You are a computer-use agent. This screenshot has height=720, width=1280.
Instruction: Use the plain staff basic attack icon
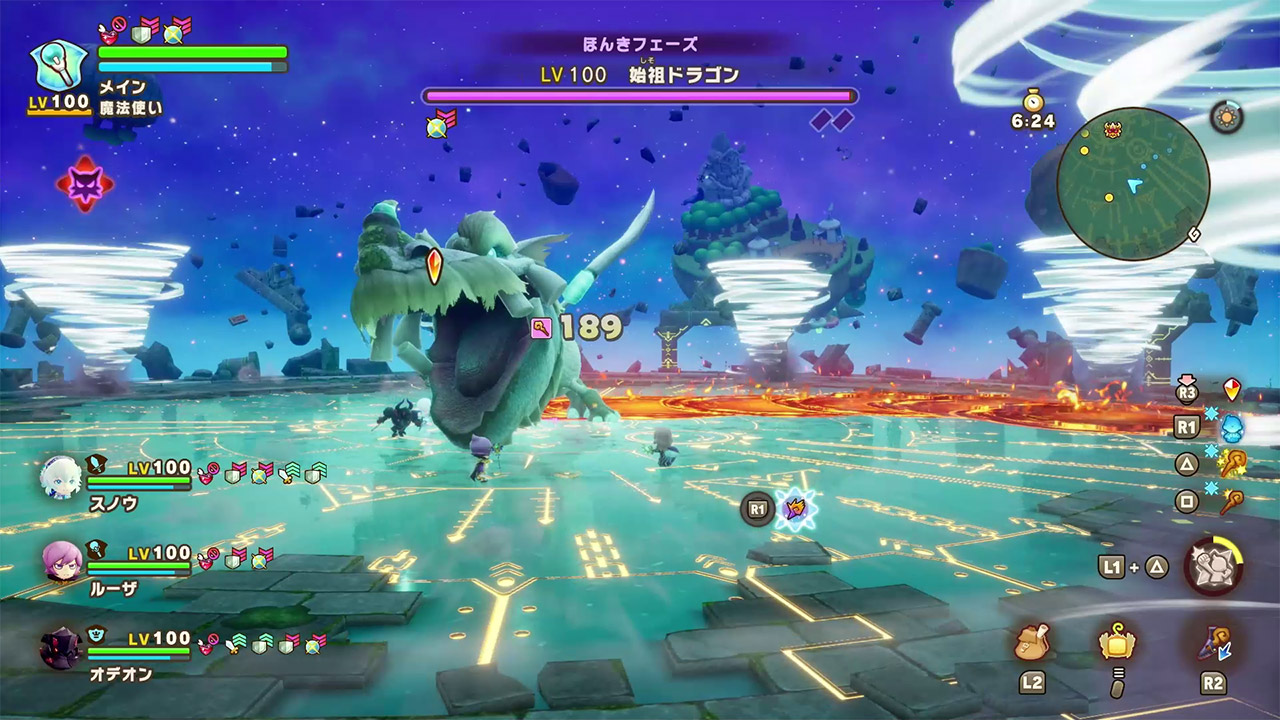(x=1232, y=501)
